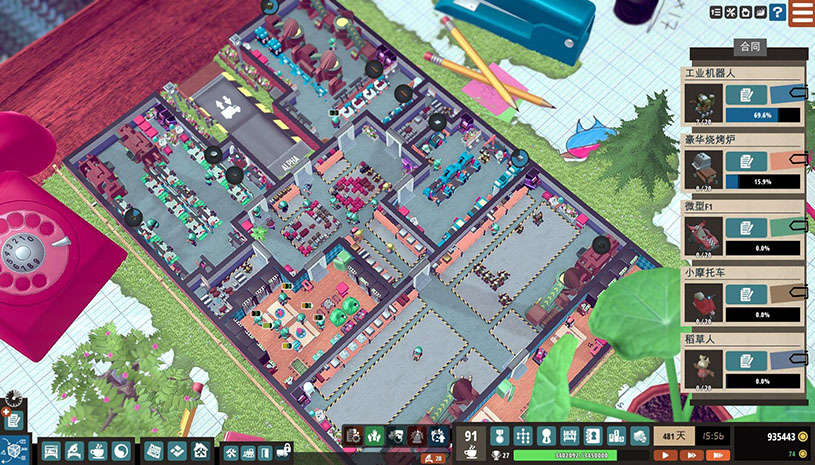Open the tech tree research panel
815x465 pixels.
522,436
